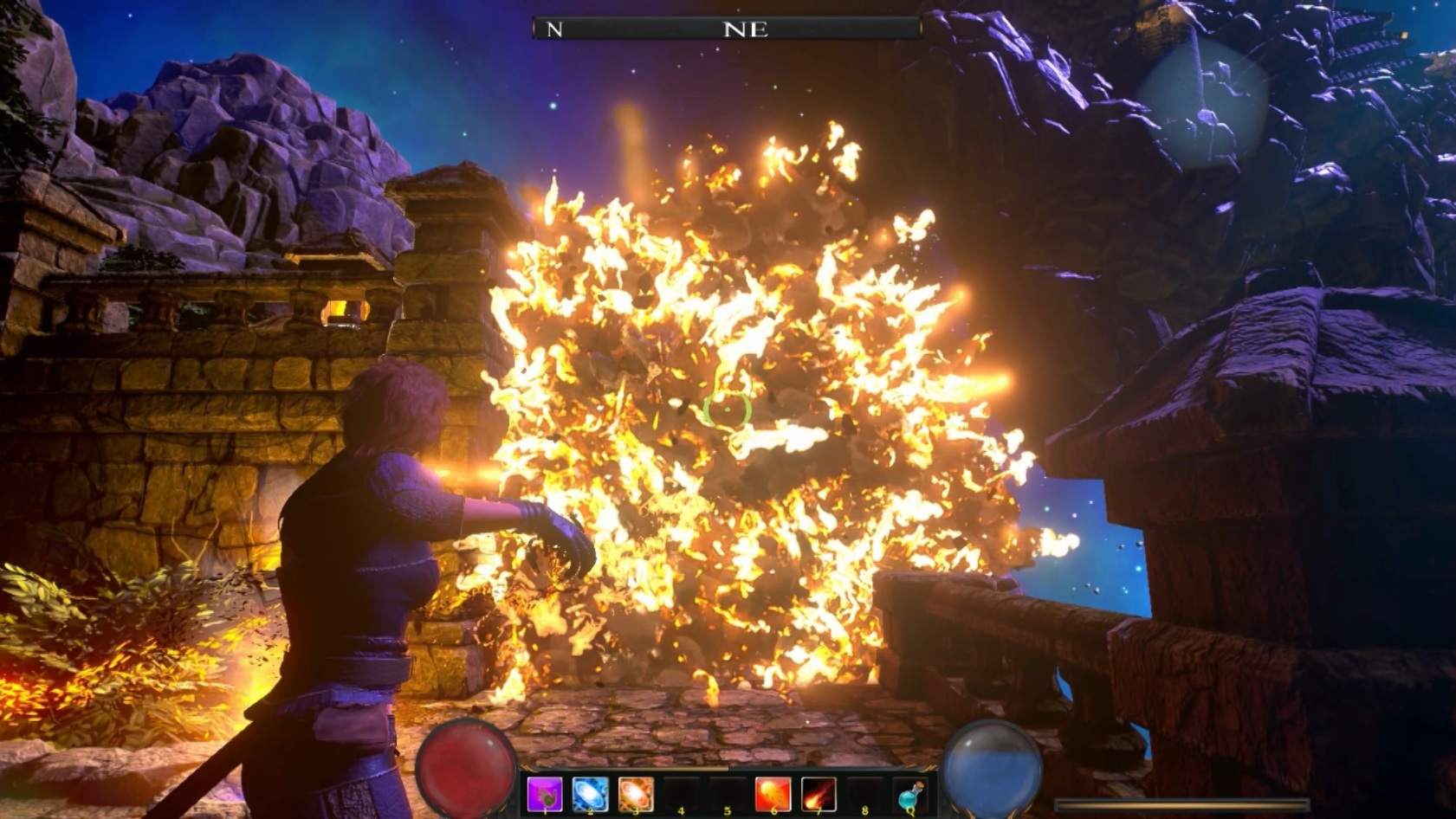The image size is (1456, 819).
Task: Trigger the flame meteor skill in slot 7
Action: [x=818, y=792]
